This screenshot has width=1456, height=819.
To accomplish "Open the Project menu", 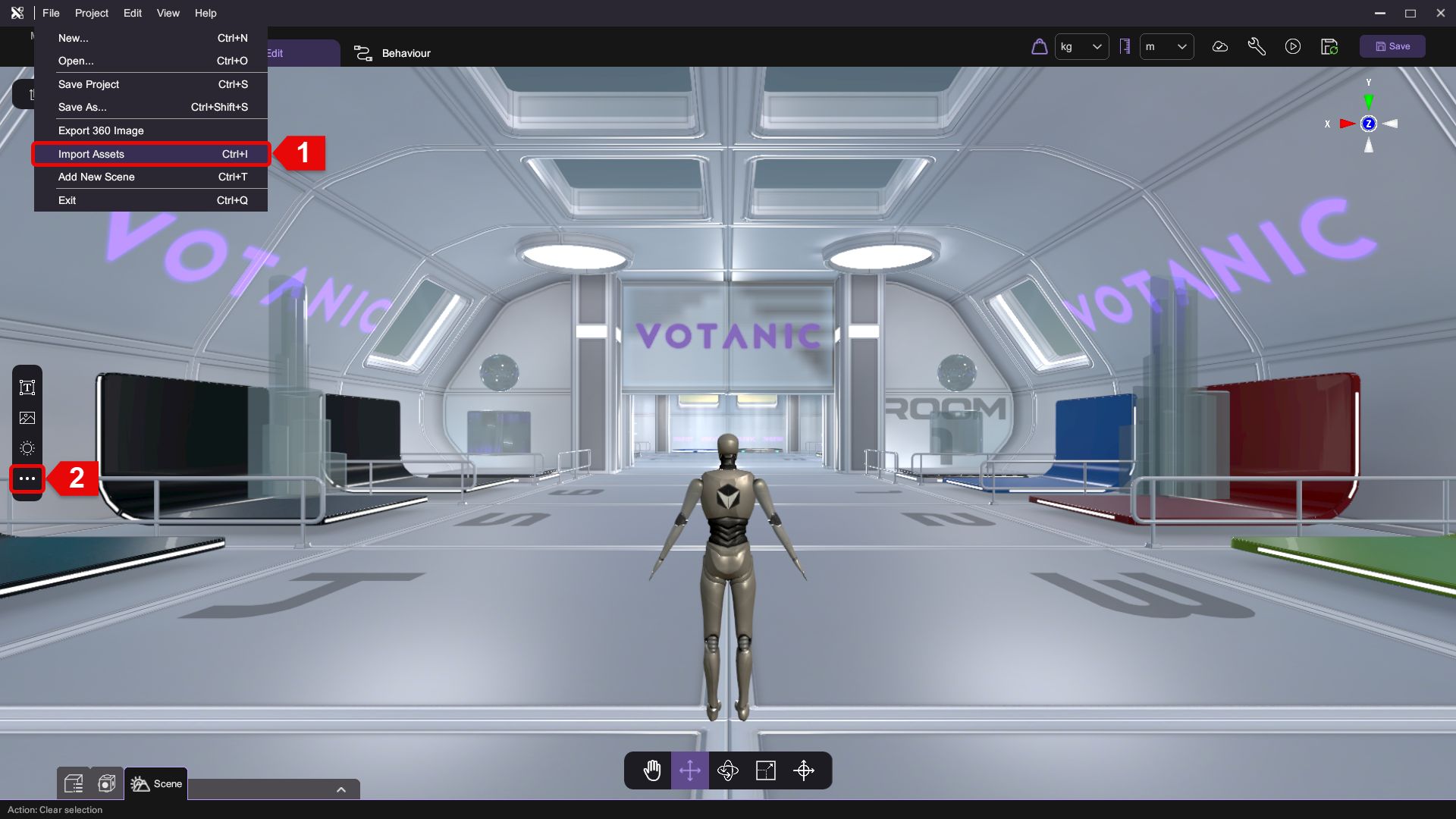I will click(x=91, y=13).
